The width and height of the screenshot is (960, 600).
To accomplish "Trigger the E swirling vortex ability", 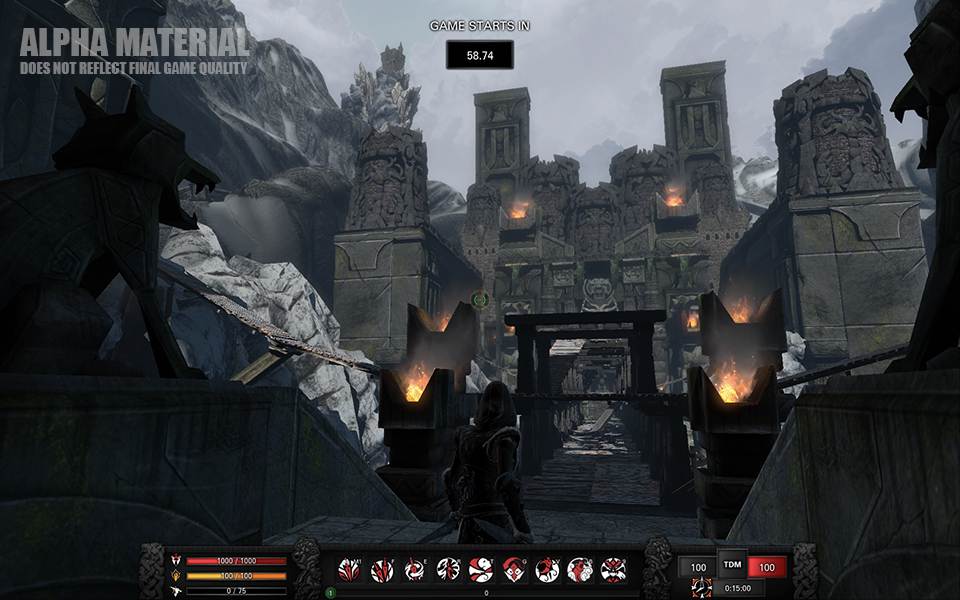I will (415, 570).
